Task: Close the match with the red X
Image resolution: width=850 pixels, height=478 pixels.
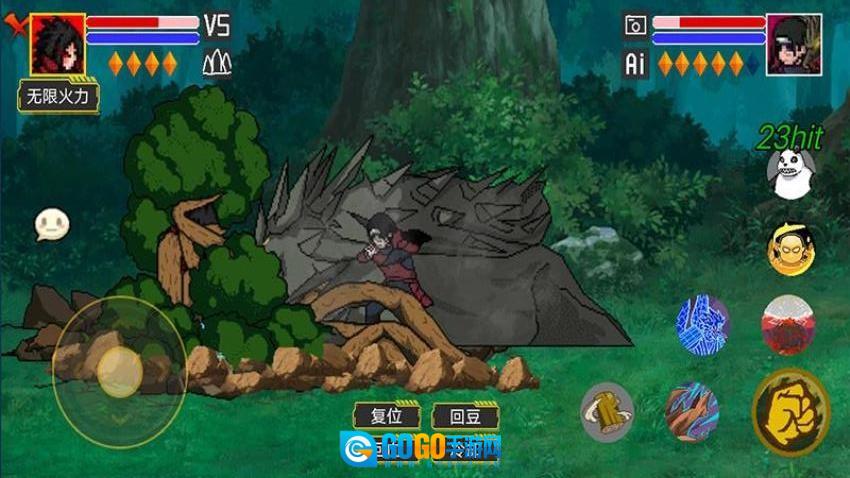Action: click(x=14, y=24)
